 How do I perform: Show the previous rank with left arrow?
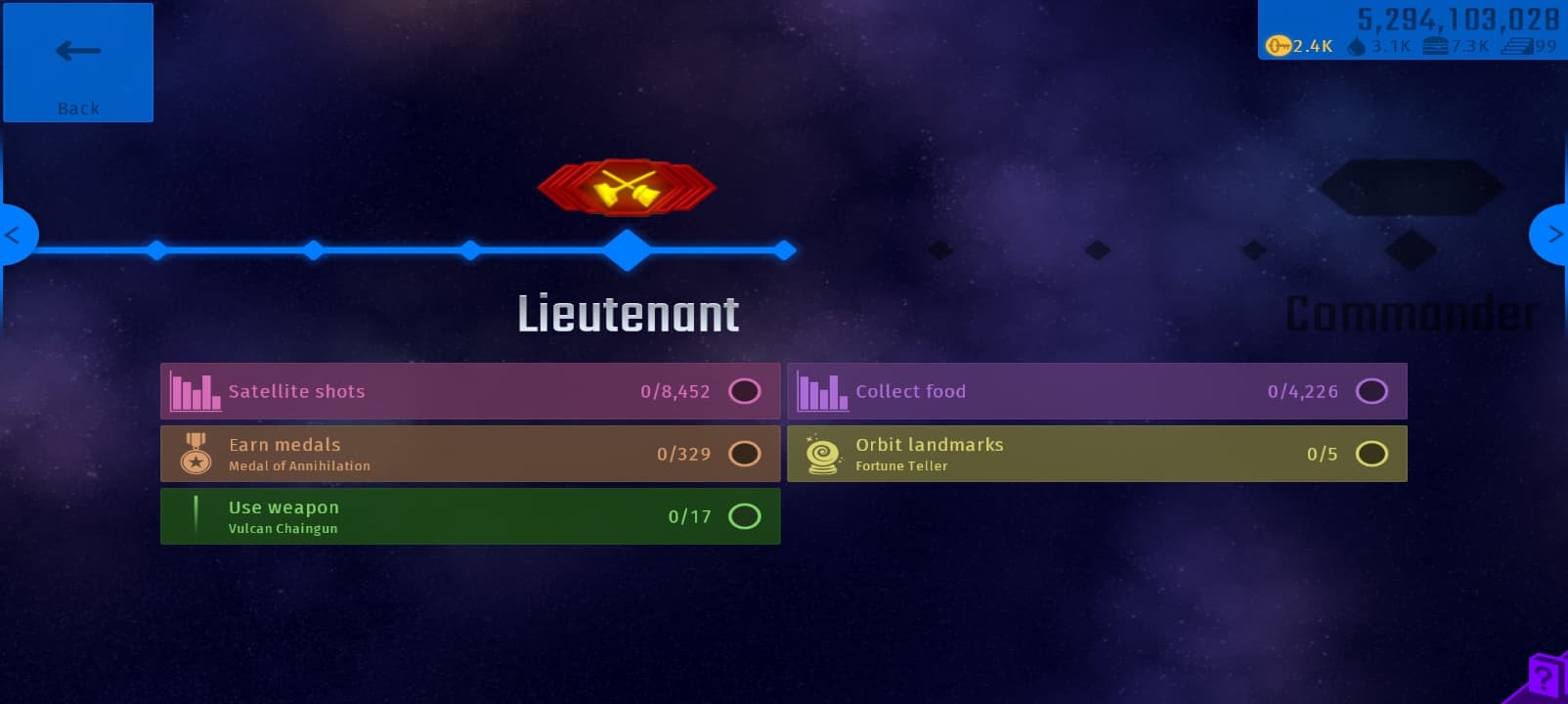coord(15,235)
